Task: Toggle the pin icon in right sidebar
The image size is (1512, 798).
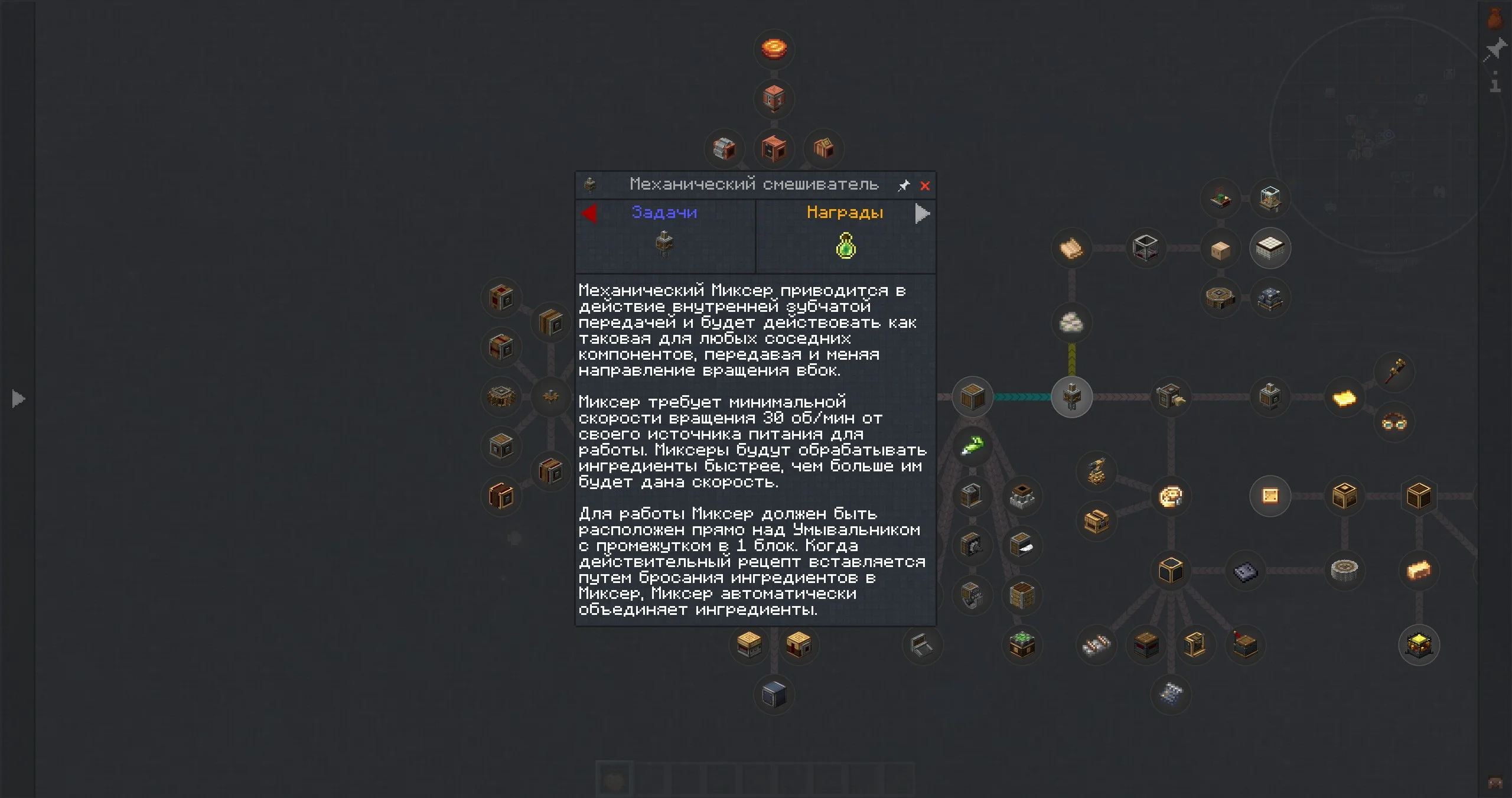Action: [x=1495, y=50]
